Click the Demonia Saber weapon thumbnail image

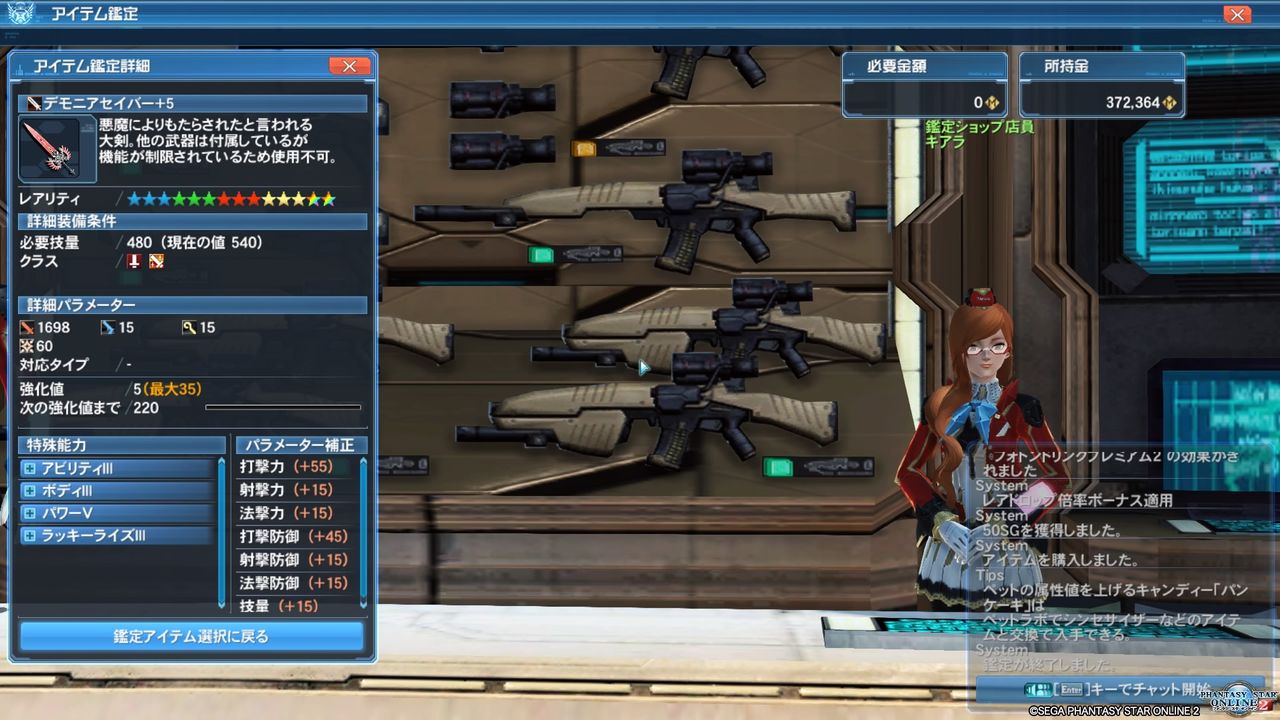click(x=55, y=148)
